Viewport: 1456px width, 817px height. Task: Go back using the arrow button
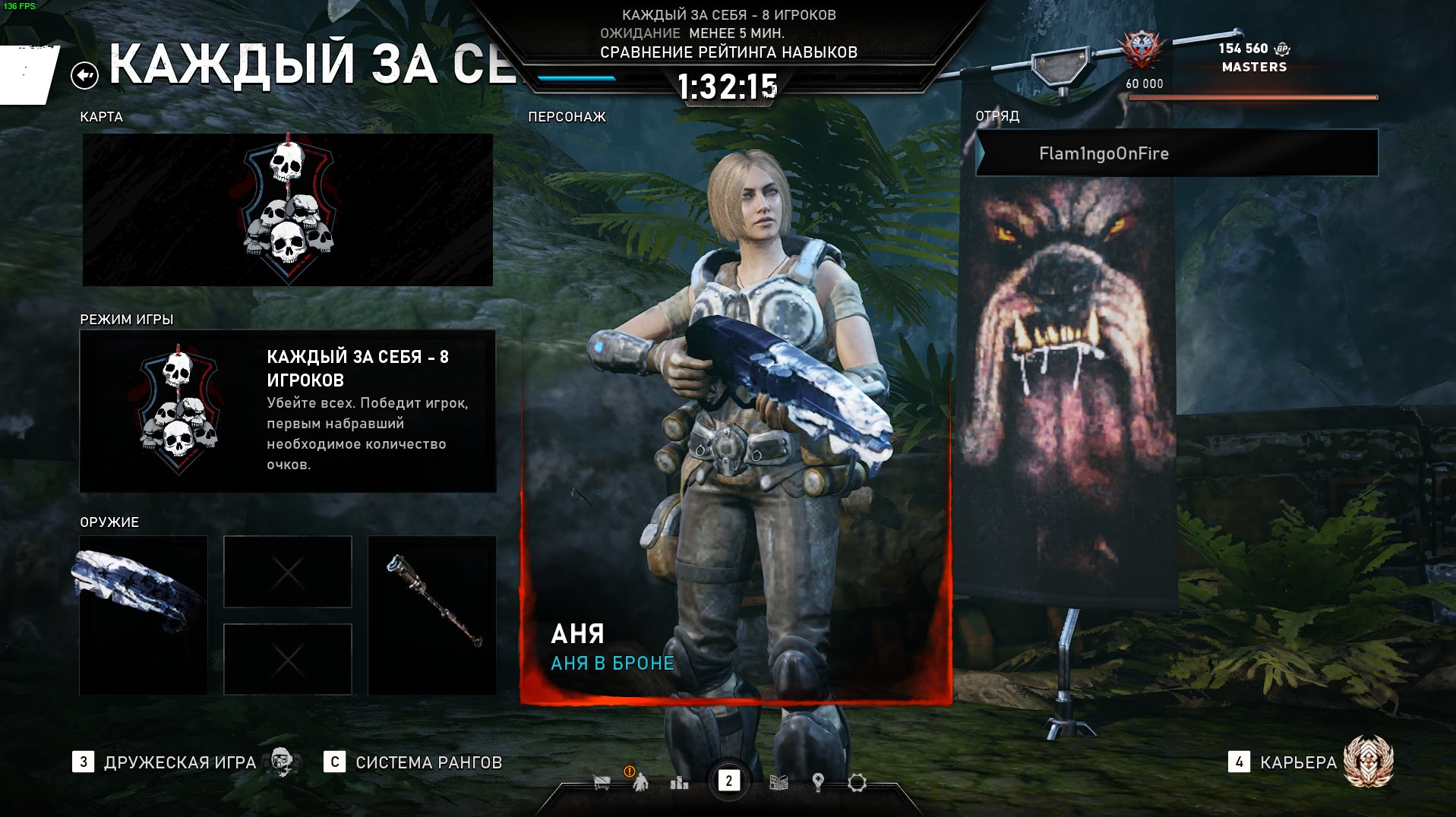coord(84,75)
